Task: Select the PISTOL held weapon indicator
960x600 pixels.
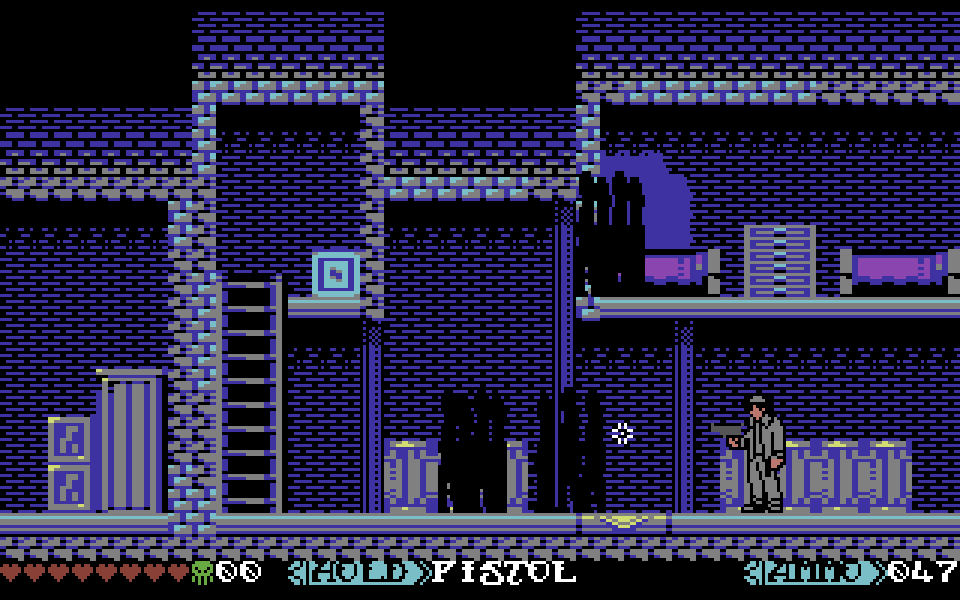Action: 504,573
